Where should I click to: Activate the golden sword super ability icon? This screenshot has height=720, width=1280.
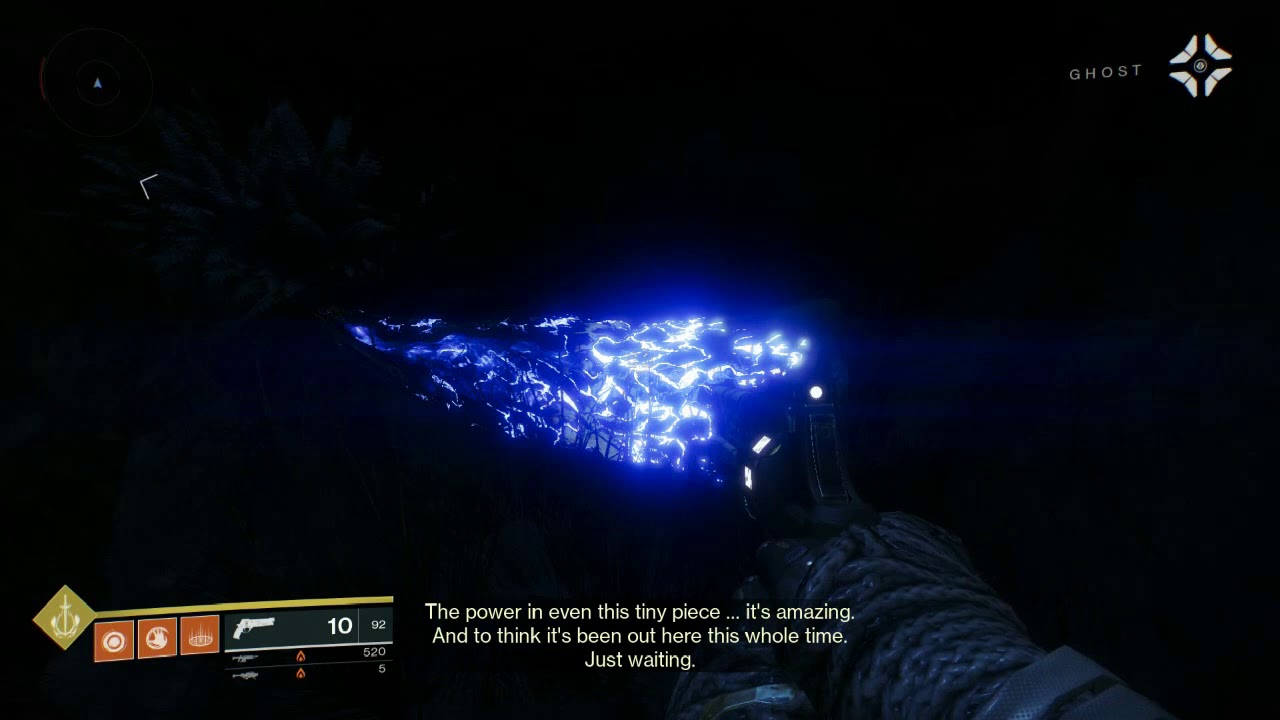(64, 617)
